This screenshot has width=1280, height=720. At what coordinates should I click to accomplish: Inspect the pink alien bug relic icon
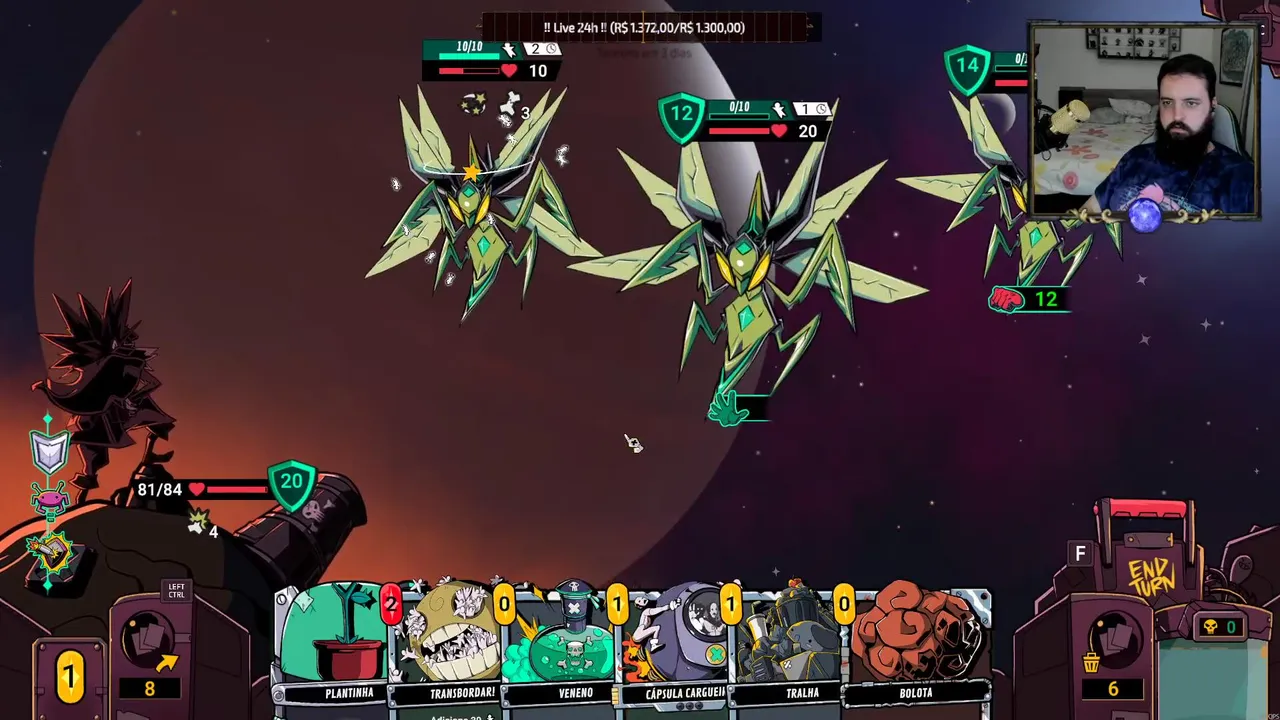point(49,498)
